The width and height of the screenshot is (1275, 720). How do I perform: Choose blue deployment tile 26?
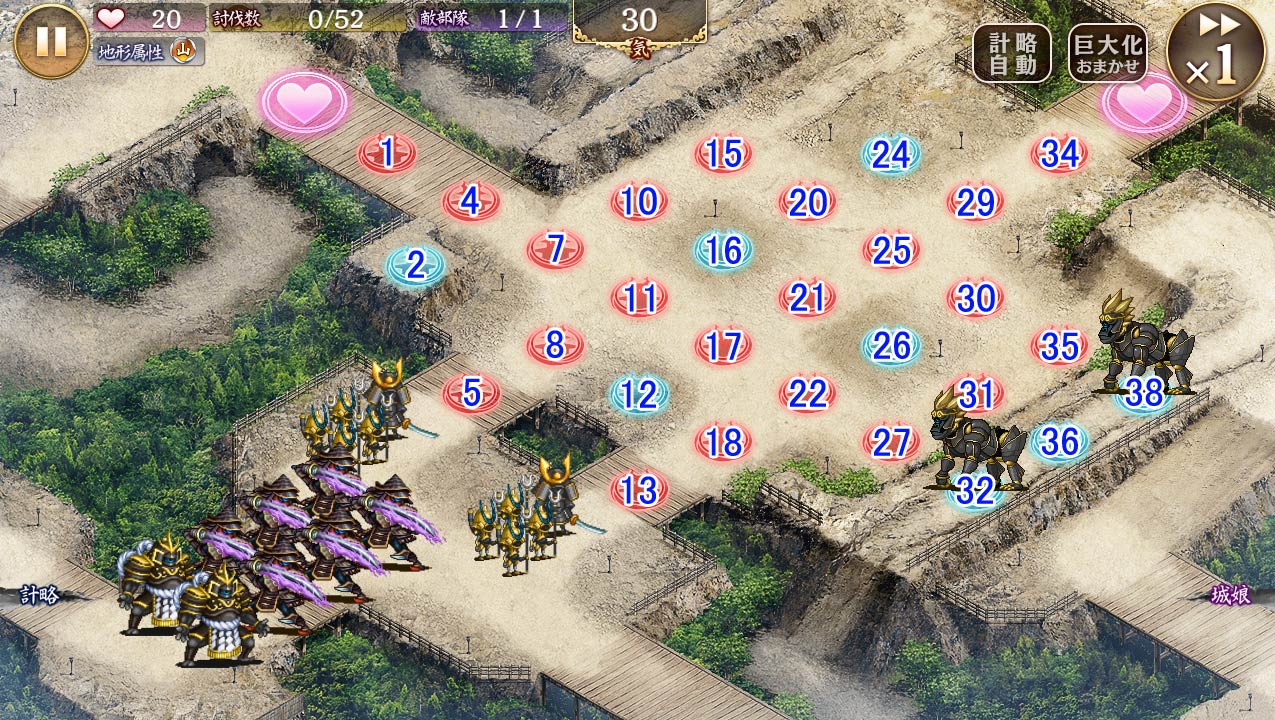click(891, 347)
